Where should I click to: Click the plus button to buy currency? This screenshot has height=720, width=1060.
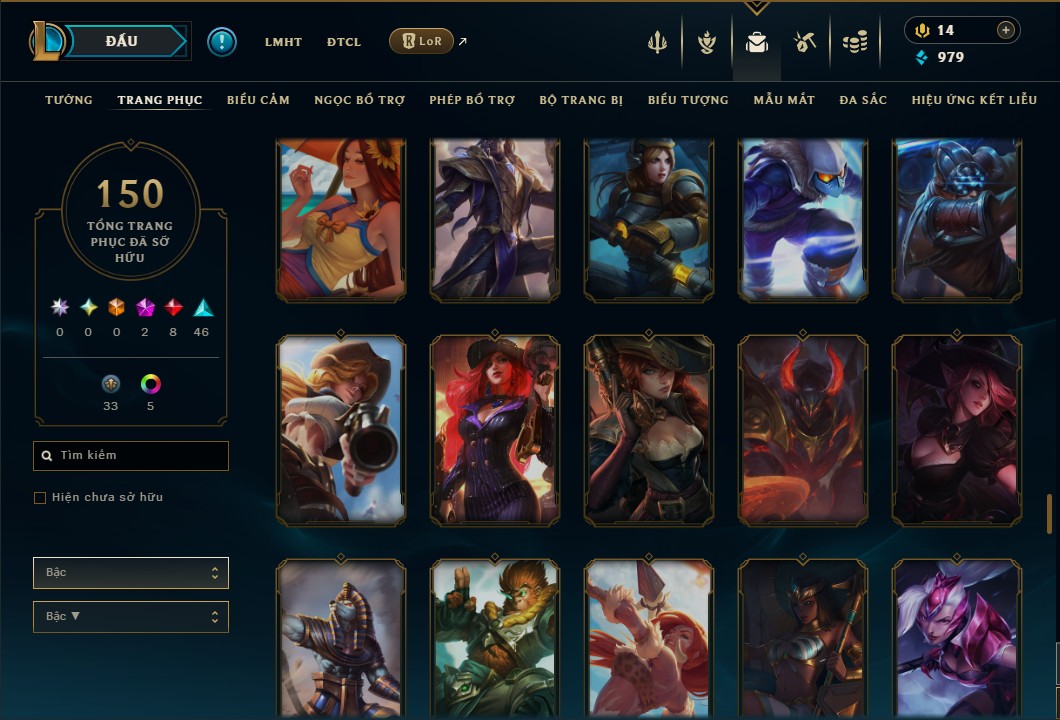click(1006, 30)
